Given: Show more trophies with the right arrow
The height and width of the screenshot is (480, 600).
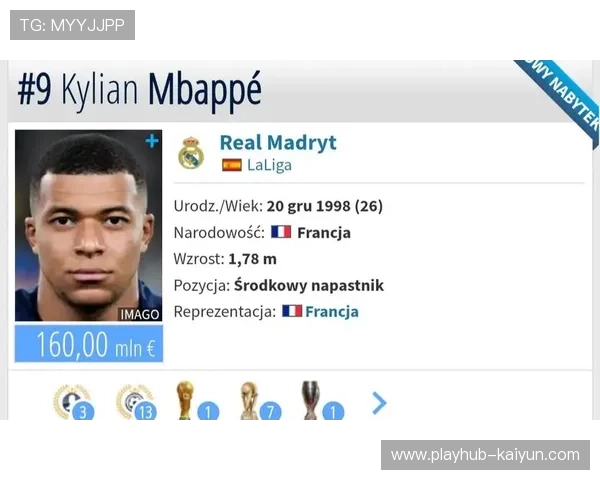Looking at the screenshot, I should point(379,402).
